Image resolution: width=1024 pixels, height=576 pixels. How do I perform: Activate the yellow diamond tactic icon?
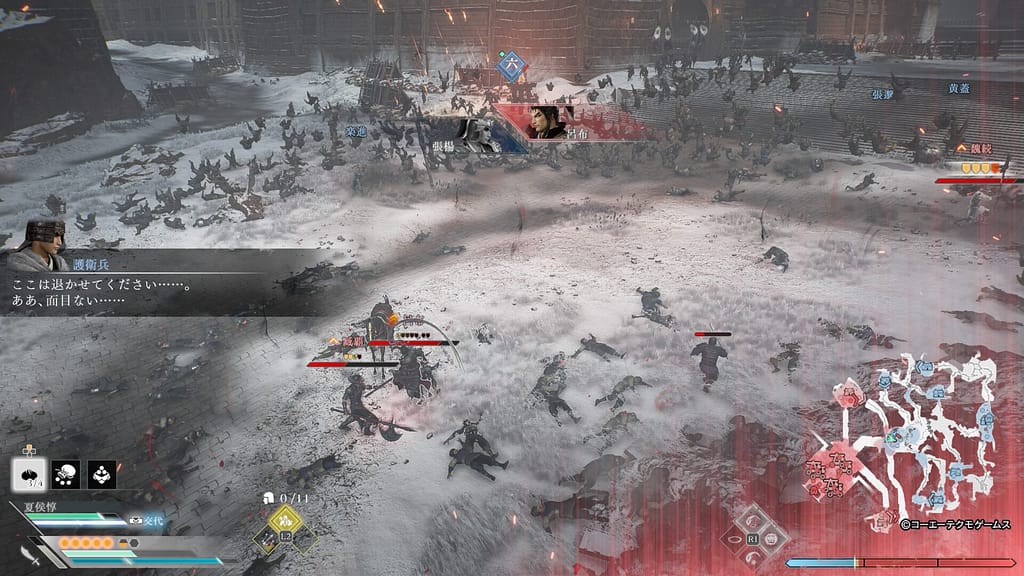pyautogui.click(x=285, y=519)
